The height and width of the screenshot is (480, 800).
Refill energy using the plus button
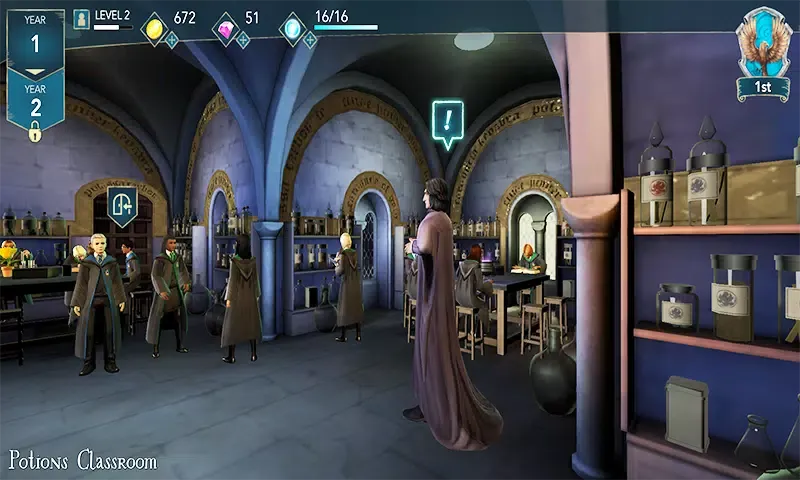[310, 40]
